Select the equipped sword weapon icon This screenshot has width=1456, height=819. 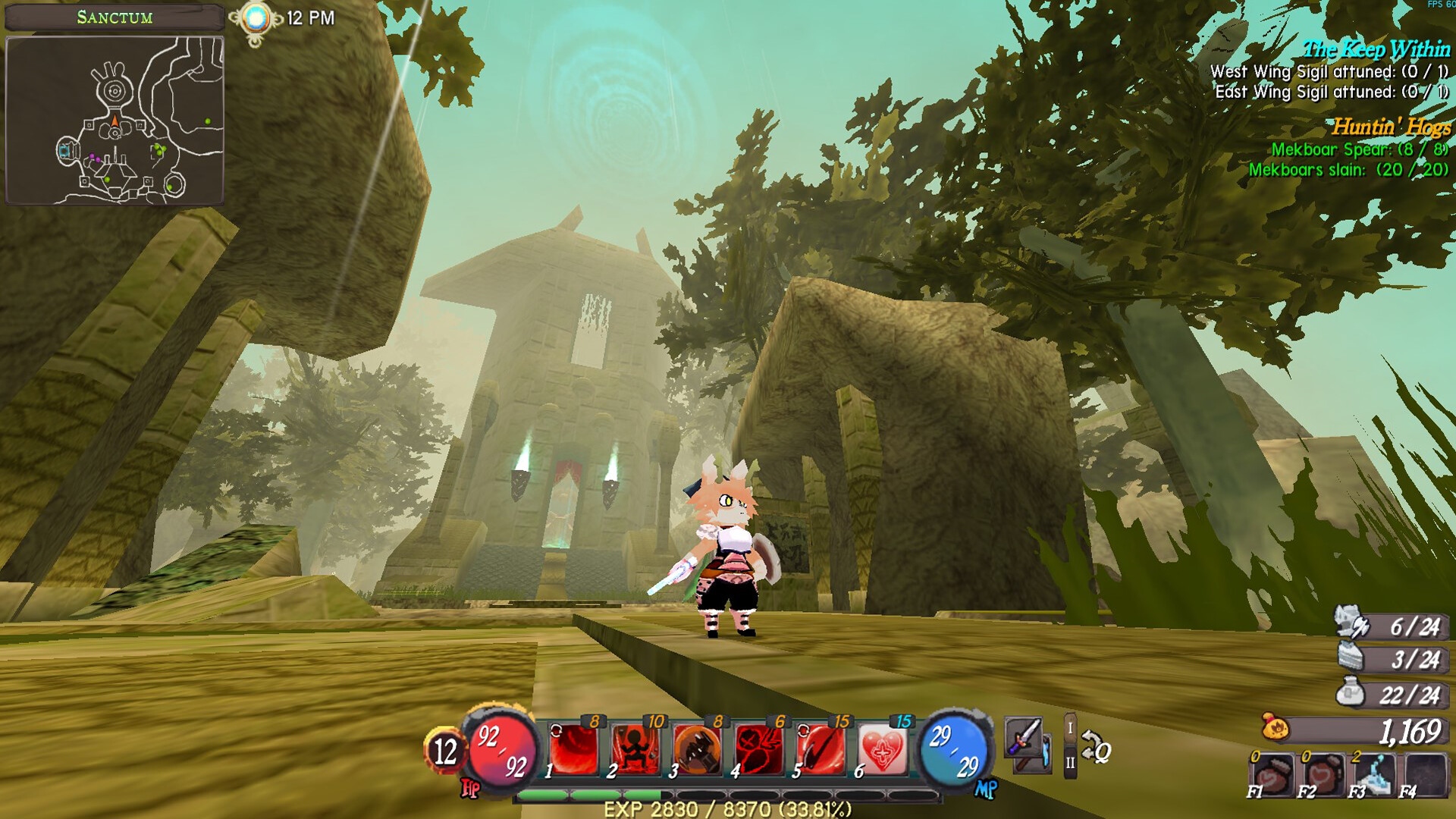[1024, 736]
